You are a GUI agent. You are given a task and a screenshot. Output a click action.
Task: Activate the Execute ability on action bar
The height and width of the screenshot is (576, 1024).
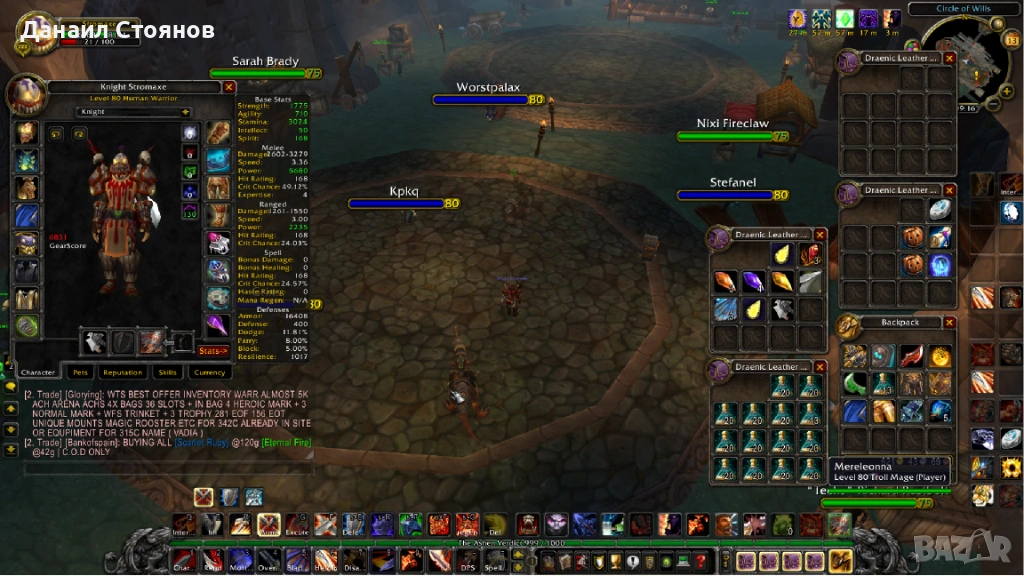click(296, 524)
